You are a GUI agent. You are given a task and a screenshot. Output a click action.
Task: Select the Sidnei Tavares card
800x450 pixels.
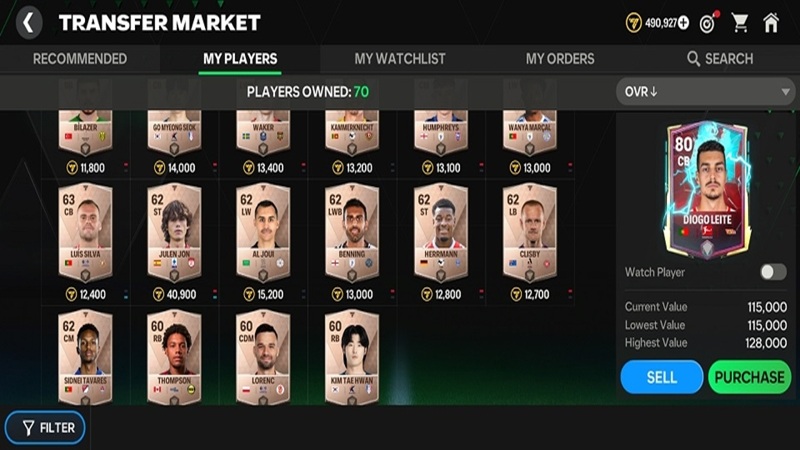(x=85, y=357)
